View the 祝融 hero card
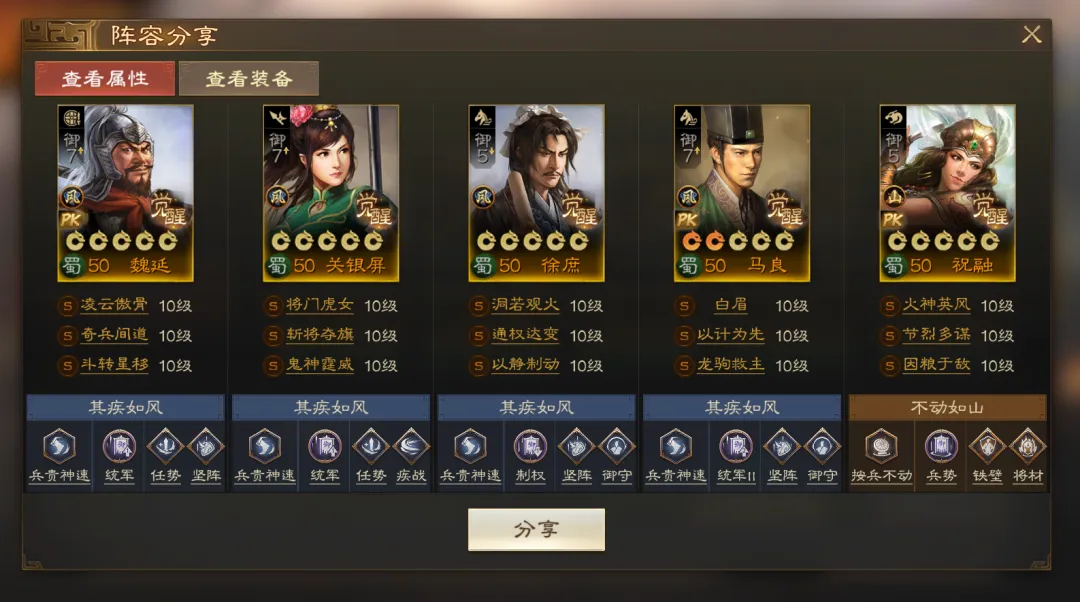This screenshot has height=602, width=1080. pos(947,192)
